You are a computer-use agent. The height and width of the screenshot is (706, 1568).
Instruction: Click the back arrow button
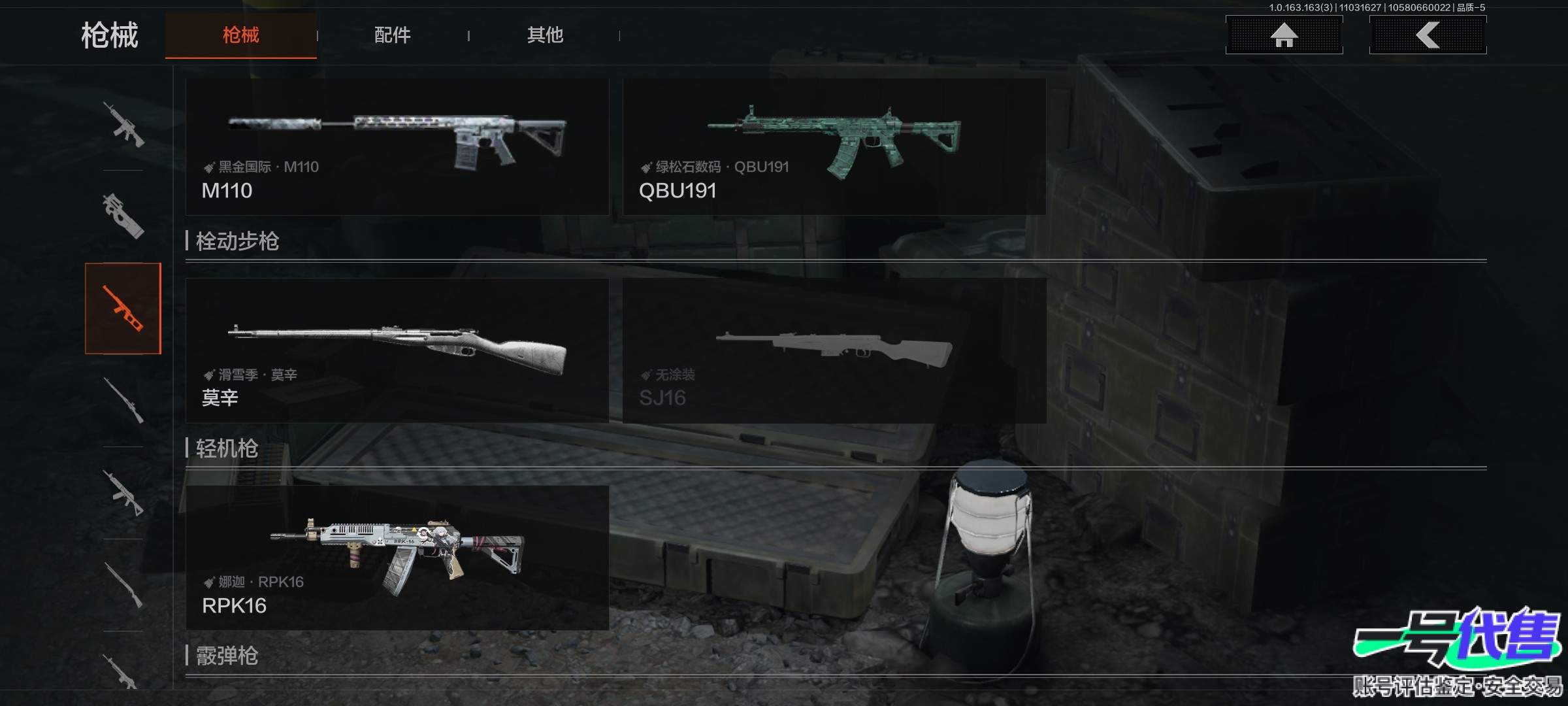(1428, 35)
